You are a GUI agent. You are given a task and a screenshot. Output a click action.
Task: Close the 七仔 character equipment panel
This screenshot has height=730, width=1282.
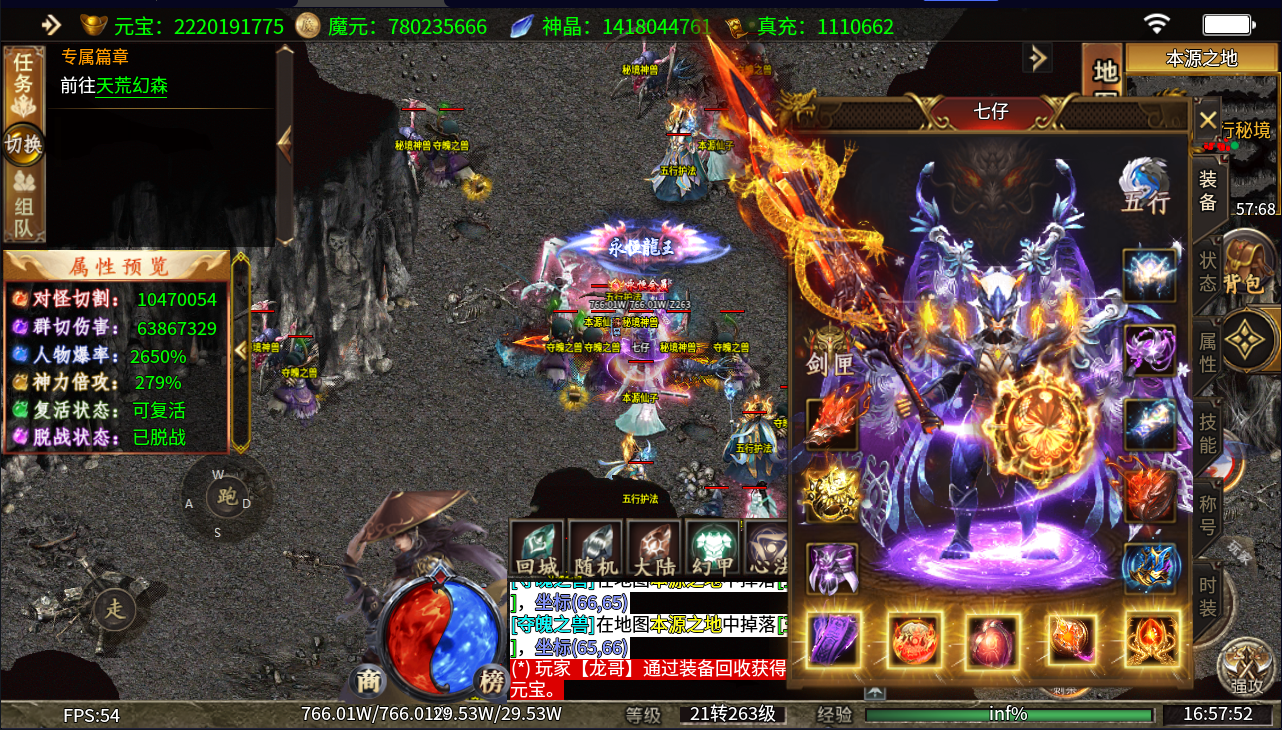click(x=1207, y=120)
